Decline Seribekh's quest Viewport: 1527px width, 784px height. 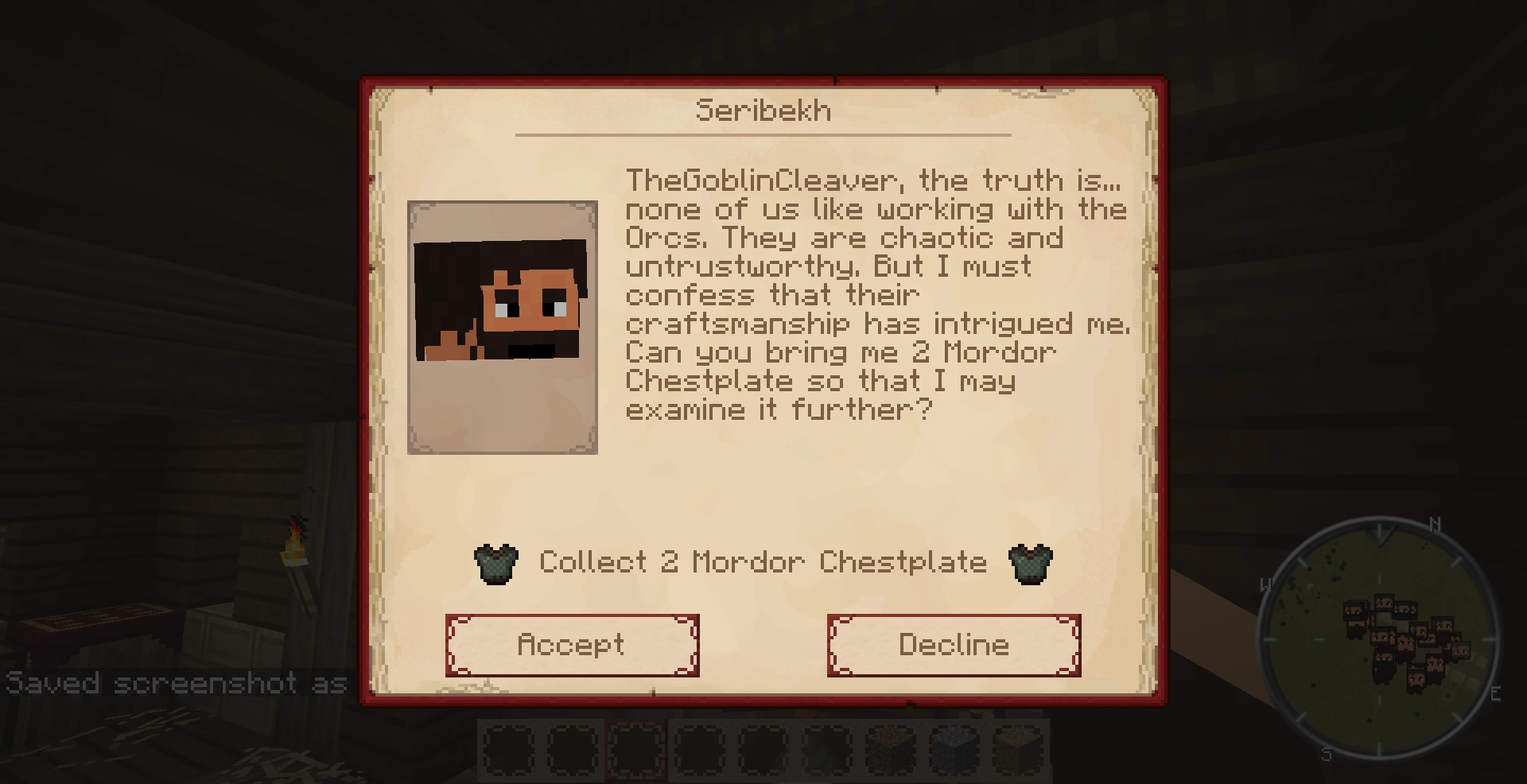[x=954, y=645]
